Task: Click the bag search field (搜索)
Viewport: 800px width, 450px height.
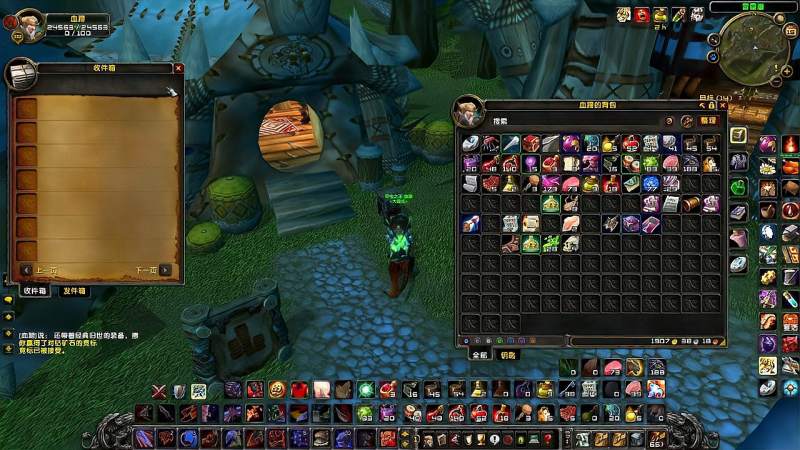Action: tap(550, 121)
